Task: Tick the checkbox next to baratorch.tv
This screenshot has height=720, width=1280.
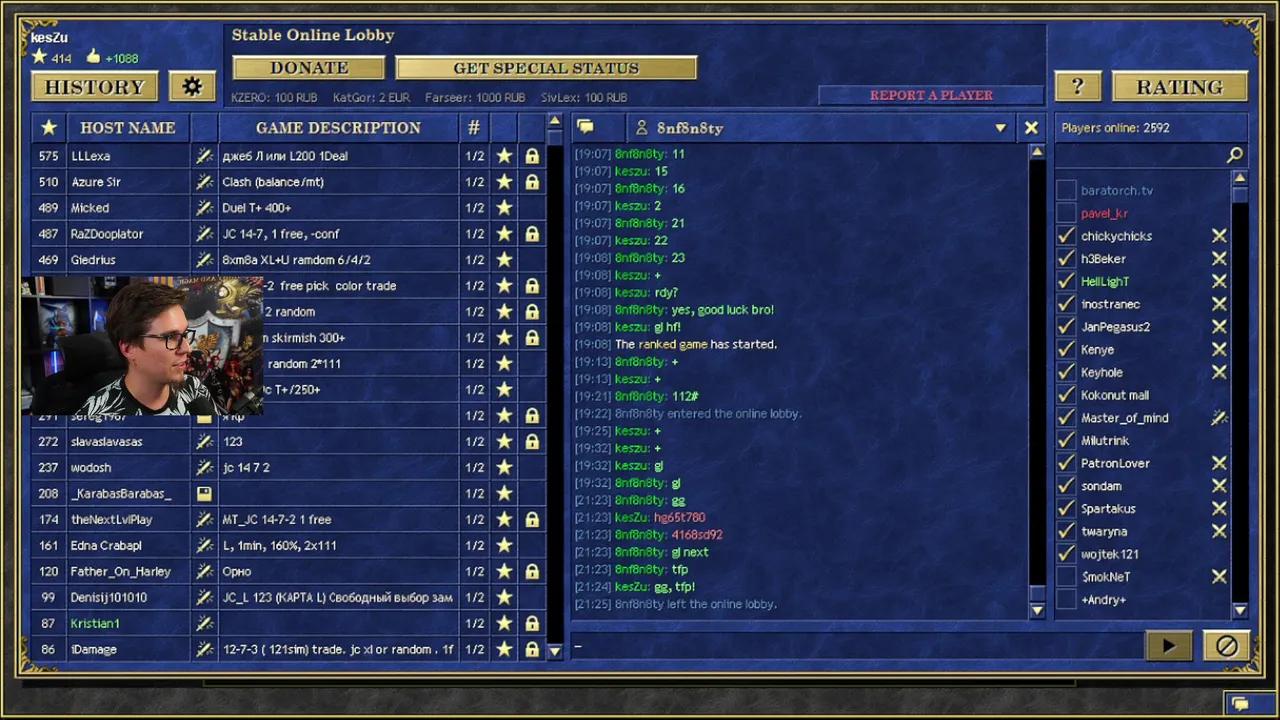Action: (1066, 190)
